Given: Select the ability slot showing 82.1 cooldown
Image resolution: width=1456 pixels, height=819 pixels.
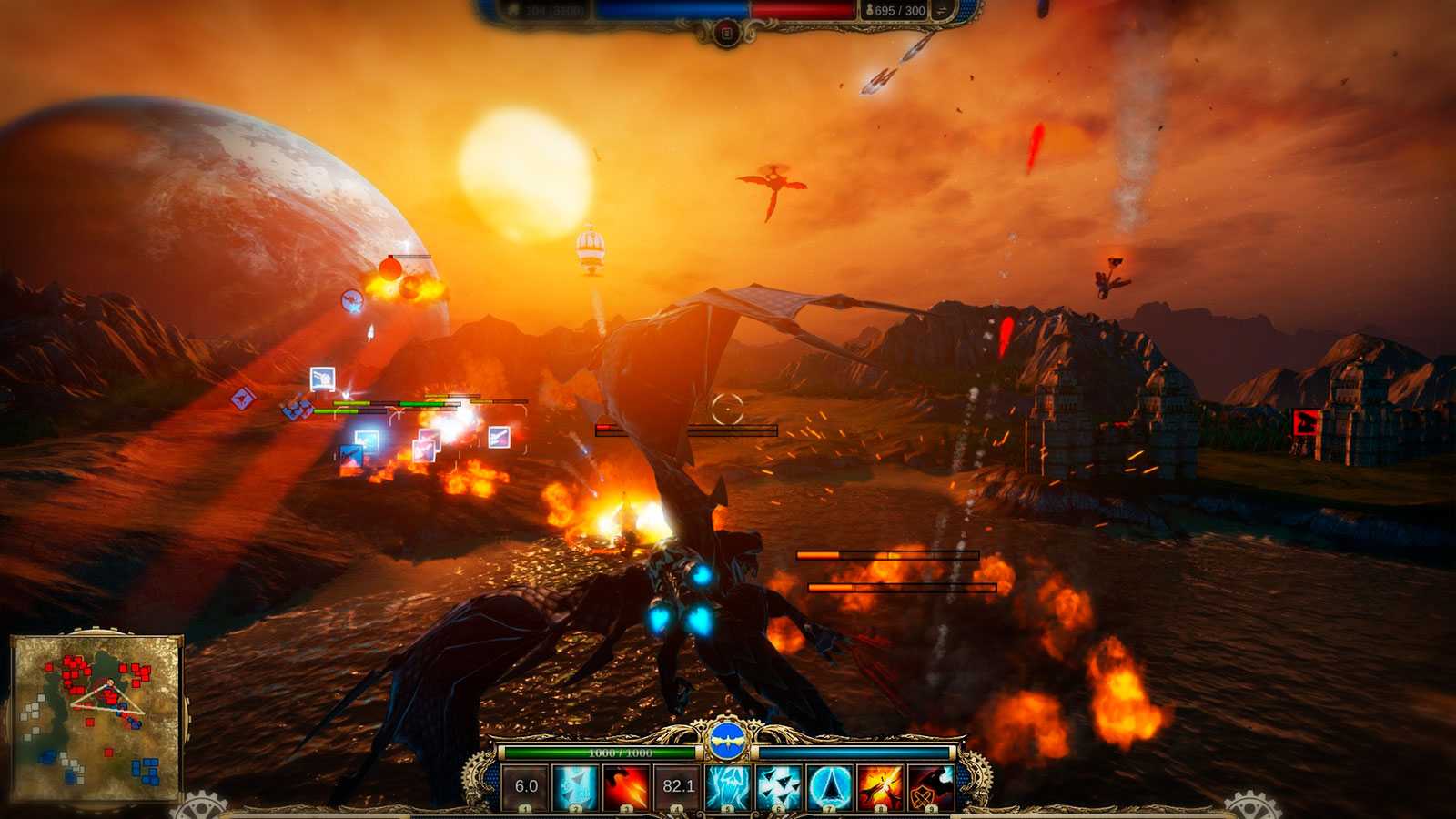Looking at the screenshot, I should (x=678, y=786).
